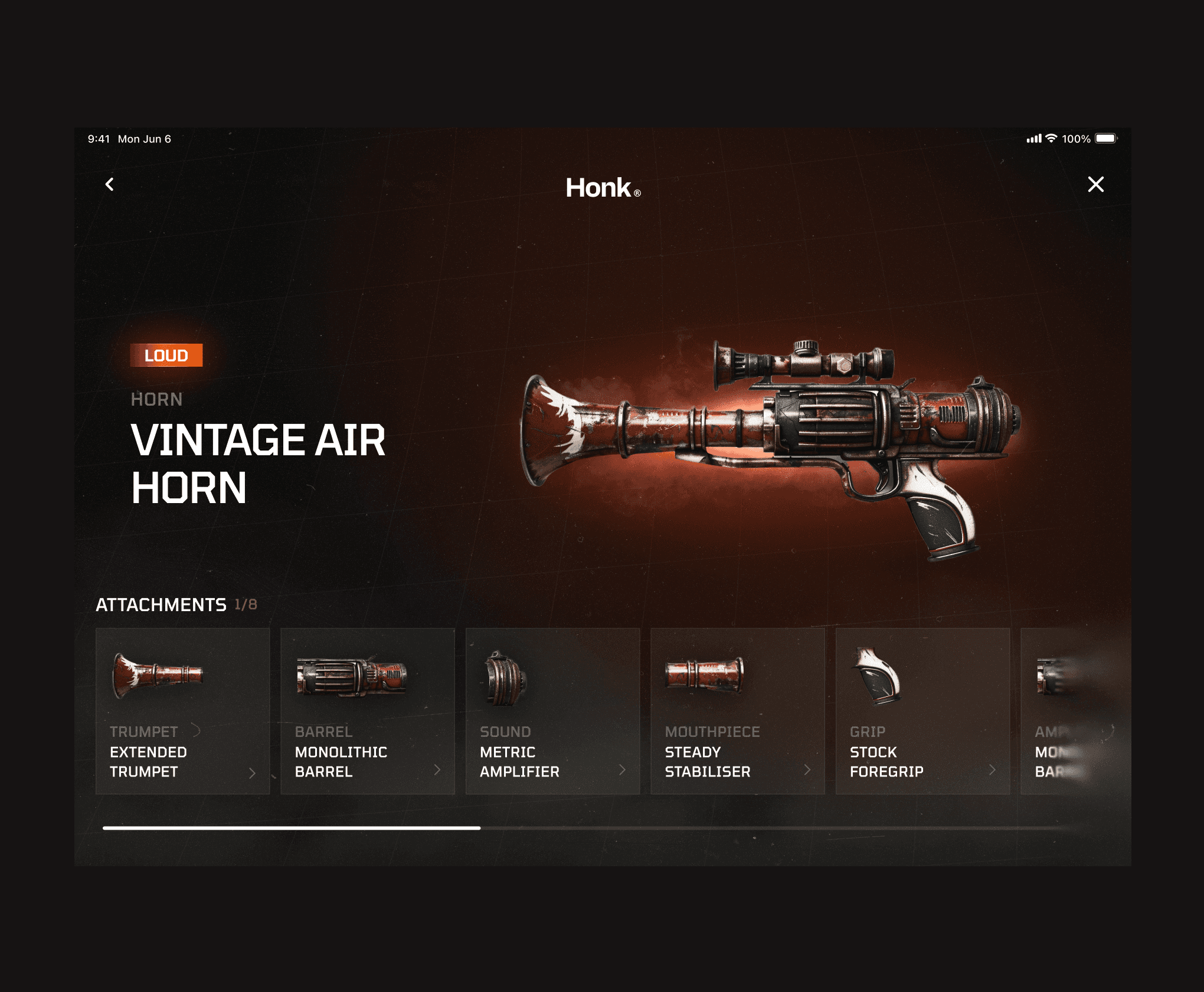Select the Extended Trumpet attachment card
The image size is (1204, 992).
(x=182, y=711)
